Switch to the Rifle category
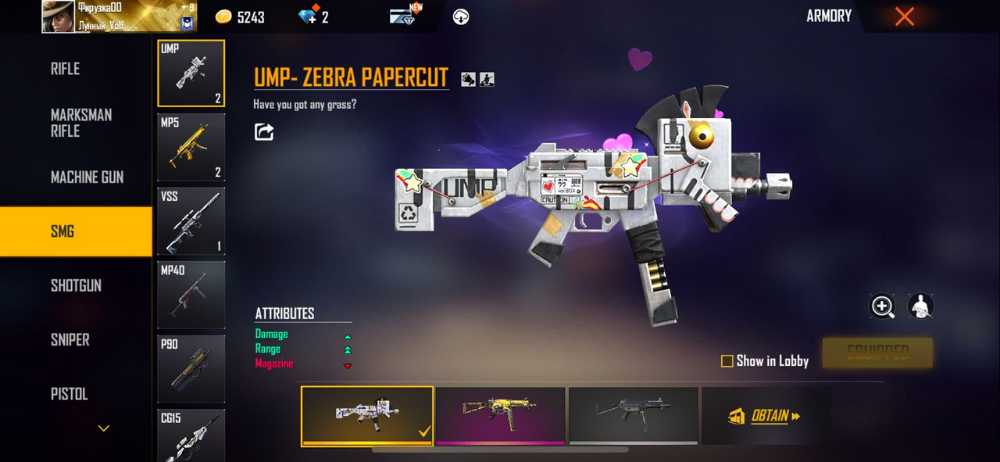The height and width of the screenshot is (462, 1000). click(x=66, y=69)
